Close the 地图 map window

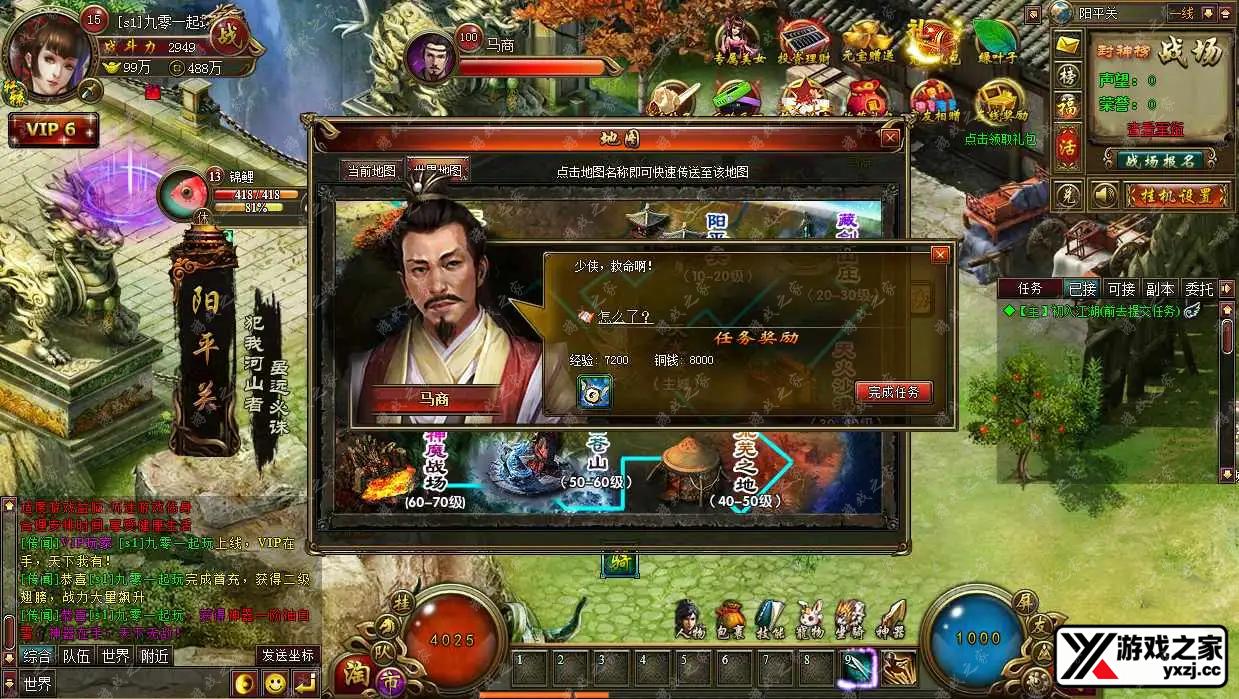[x=890, y=137]
